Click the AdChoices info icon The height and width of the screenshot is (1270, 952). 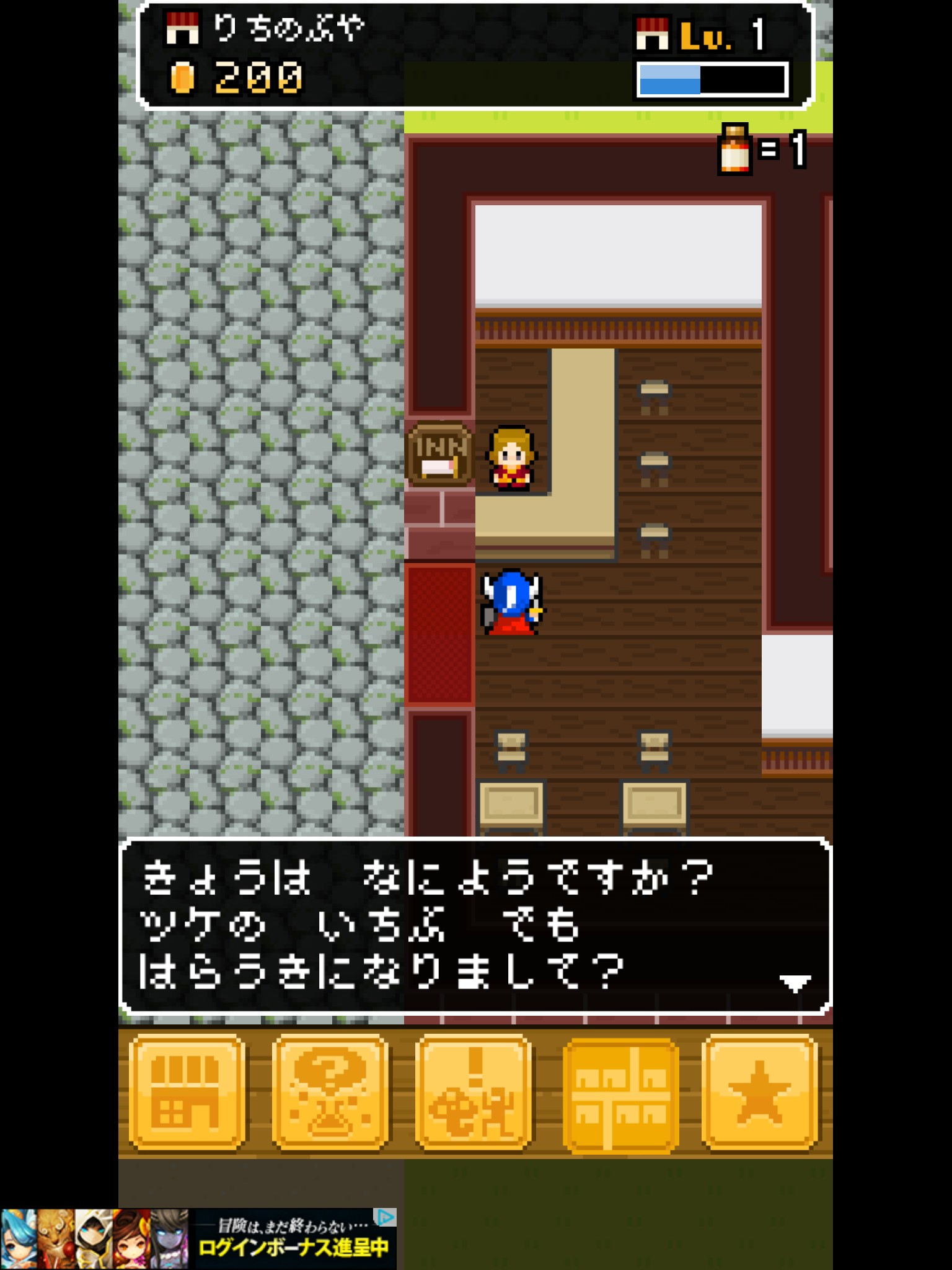pos(386,1217)
